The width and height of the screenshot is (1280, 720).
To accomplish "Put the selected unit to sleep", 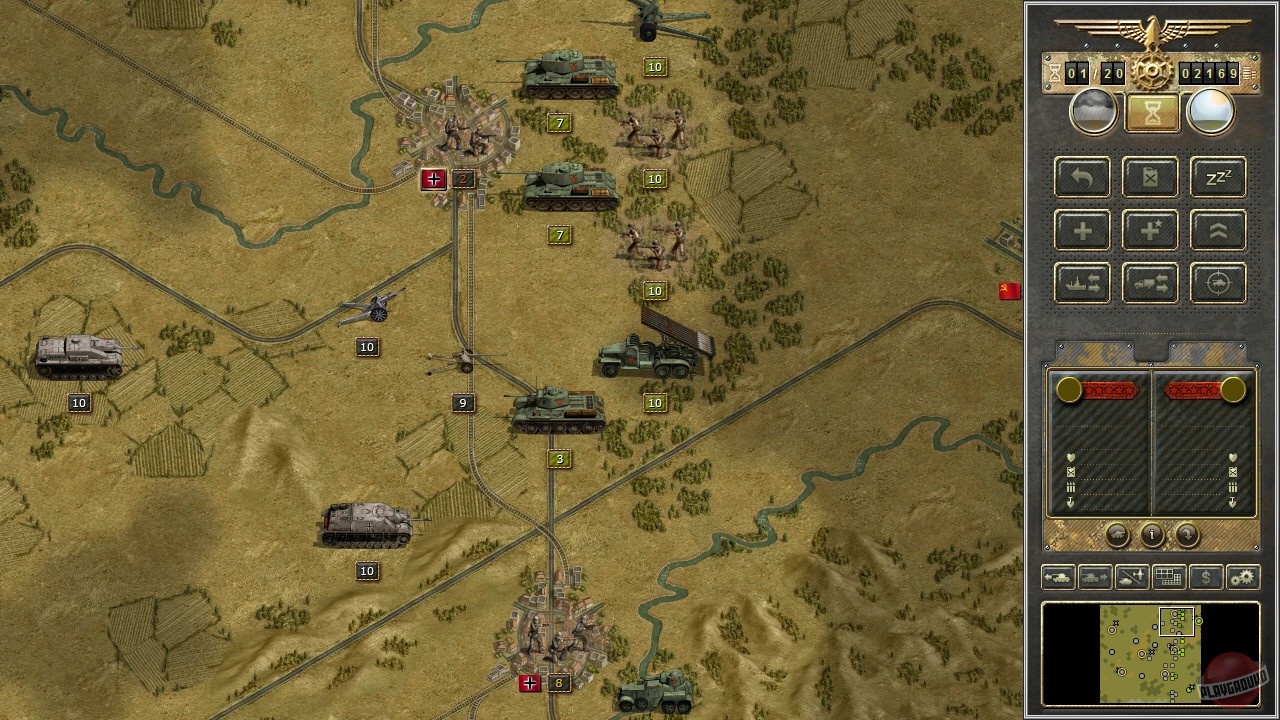I will coord(1217,177).
